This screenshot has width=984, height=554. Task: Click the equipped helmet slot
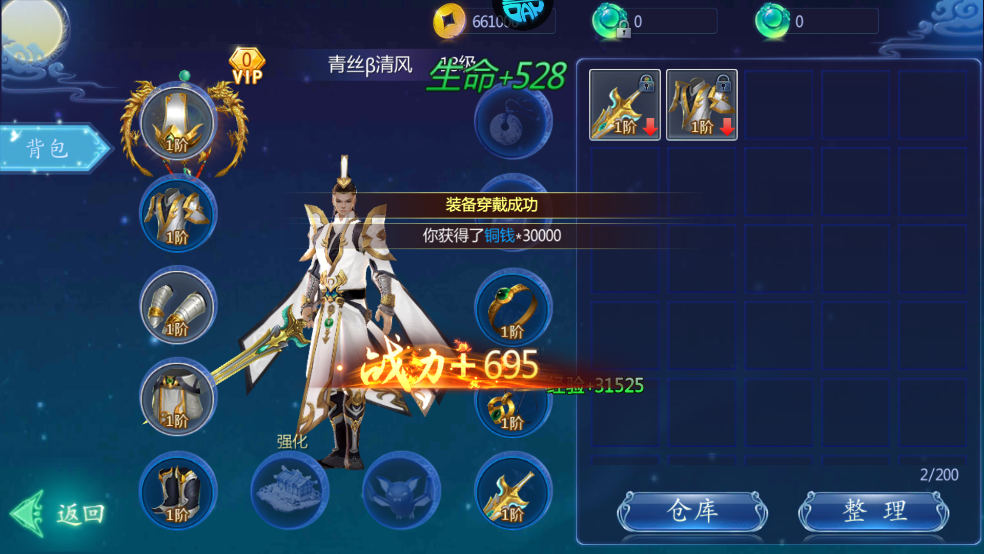pos(178,120)
